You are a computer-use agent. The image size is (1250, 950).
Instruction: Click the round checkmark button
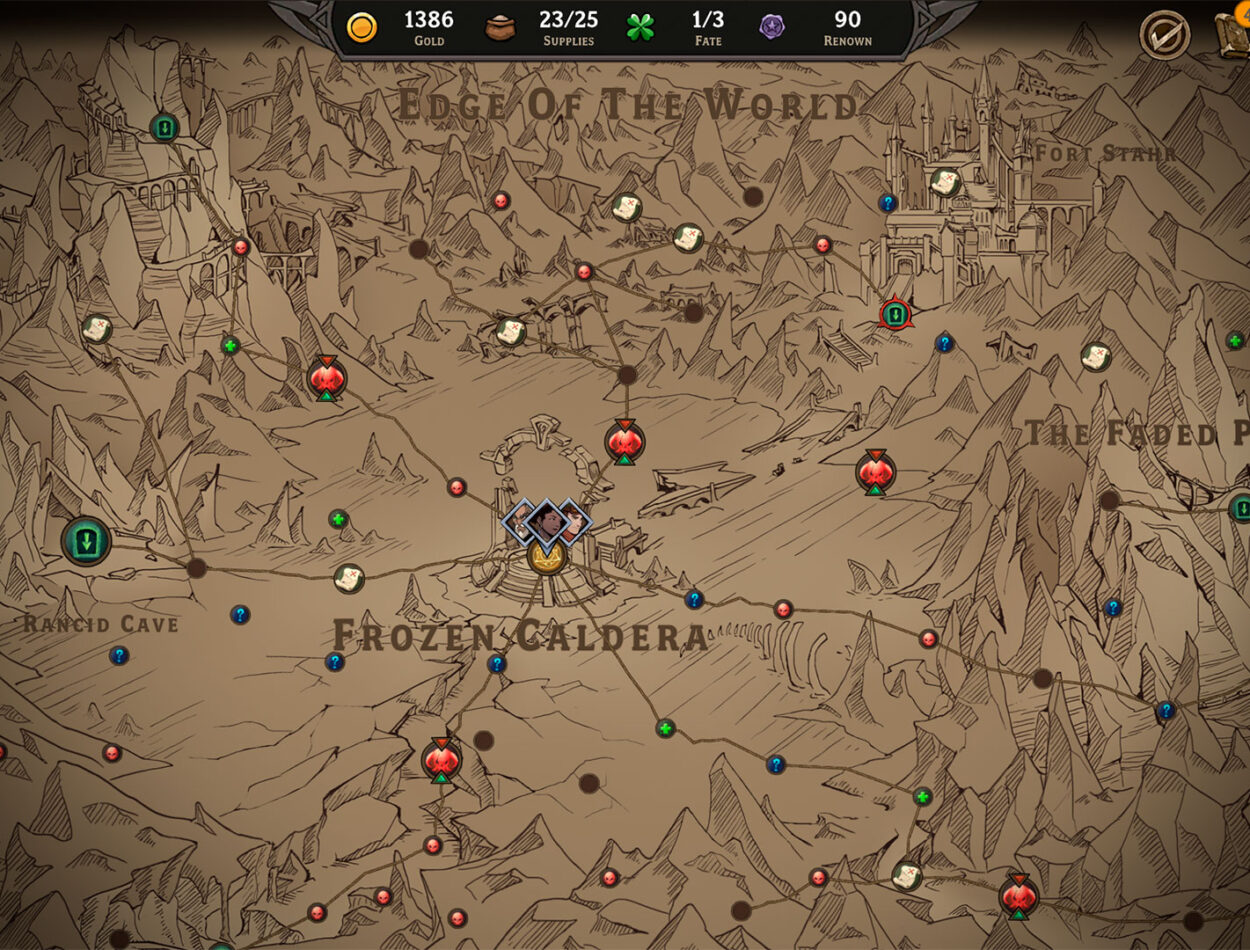pyautogui.click(x=1165, y=35)
